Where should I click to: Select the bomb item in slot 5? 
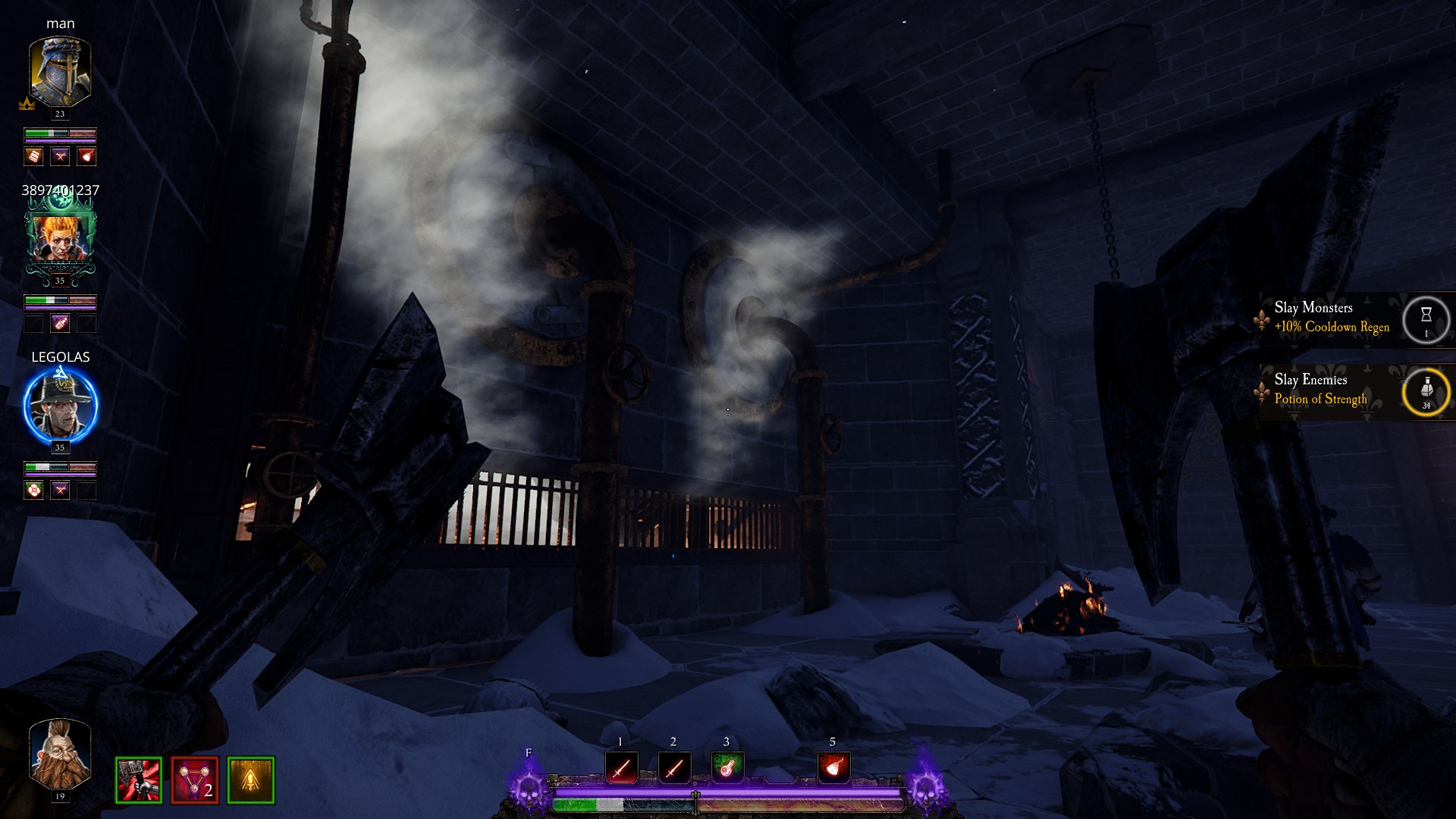(833, 768)
